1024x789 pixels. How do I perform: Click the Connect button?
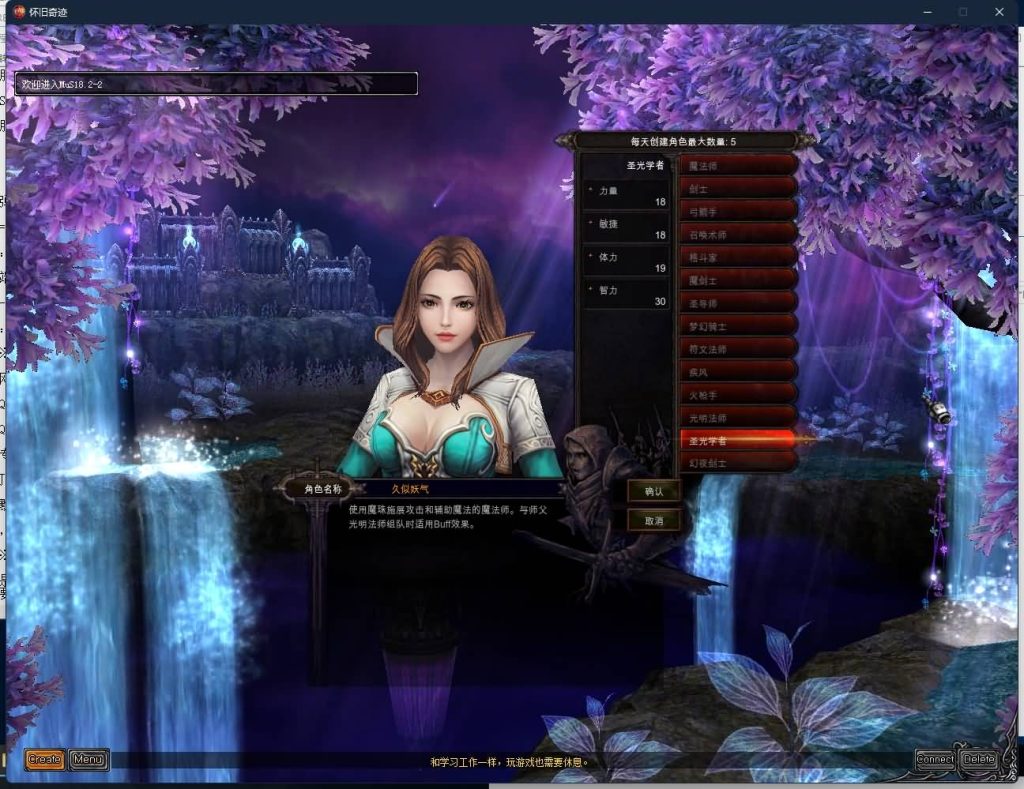coord(935,759)
